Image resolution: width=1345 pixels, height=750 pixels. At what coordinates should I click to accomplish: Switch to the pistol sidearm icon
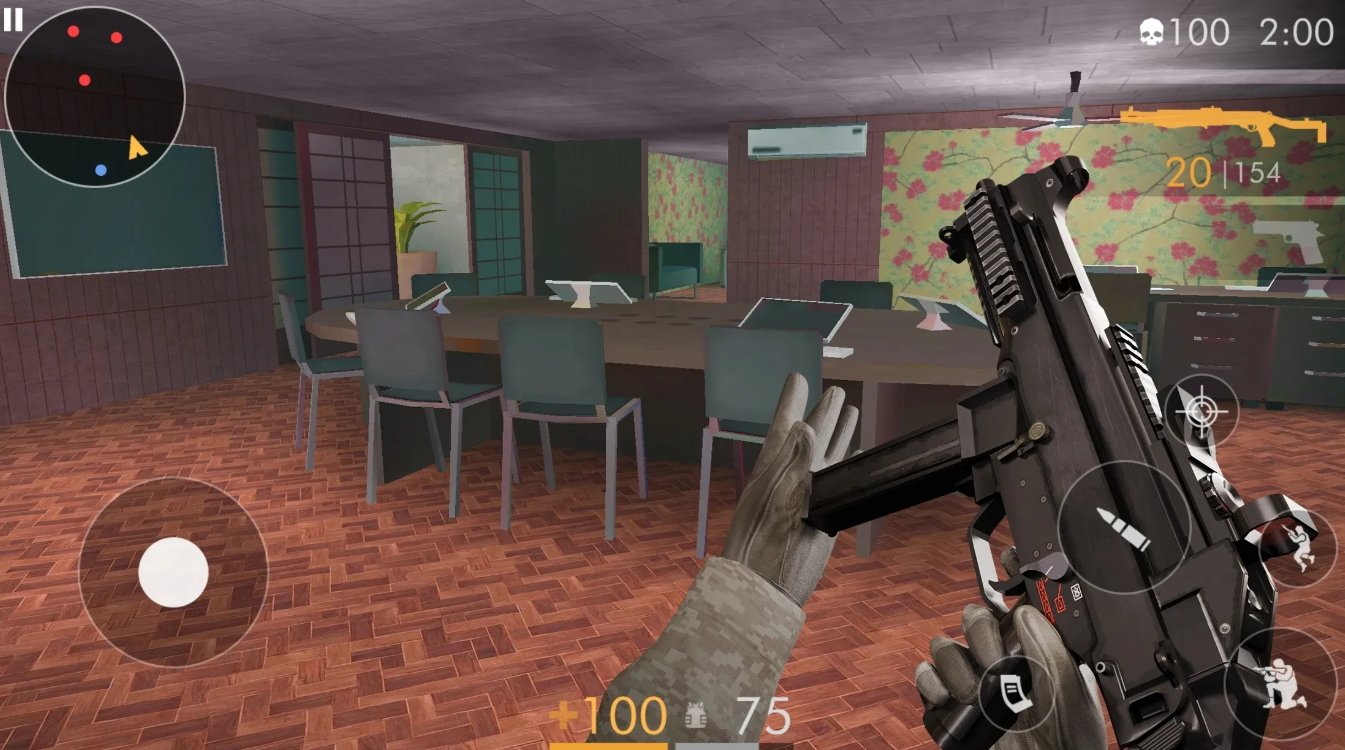(1290, 239)
